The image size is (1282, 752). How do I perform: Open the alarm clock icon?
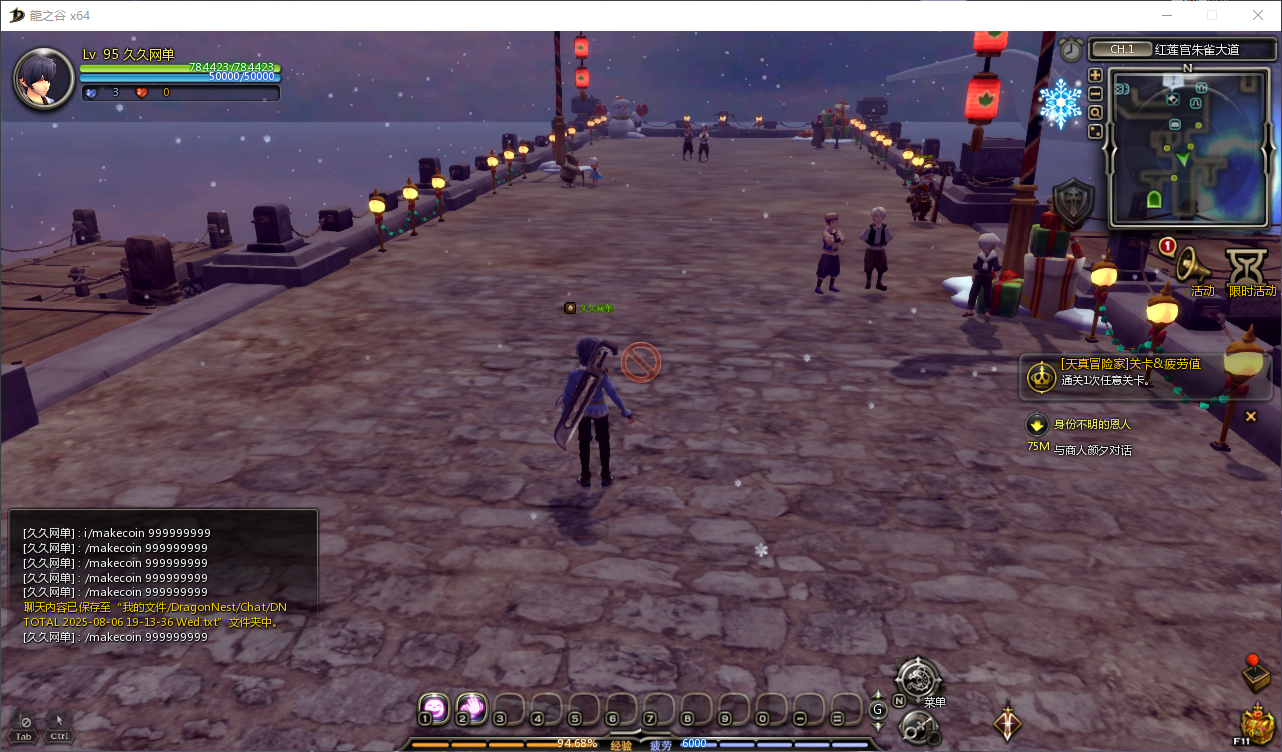1071,49
